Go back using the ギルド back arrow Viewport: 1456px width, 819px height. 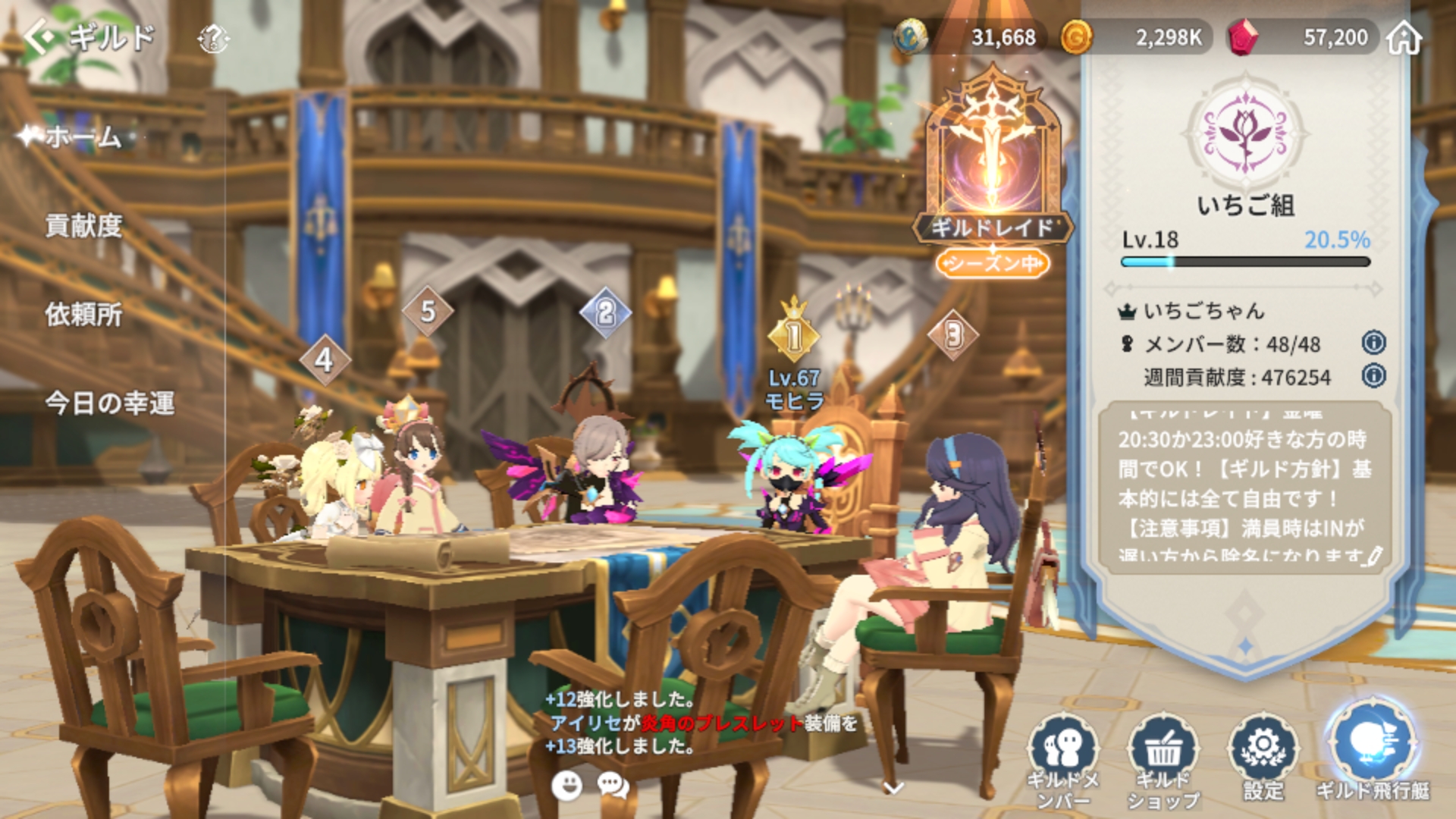pos(39,36)
